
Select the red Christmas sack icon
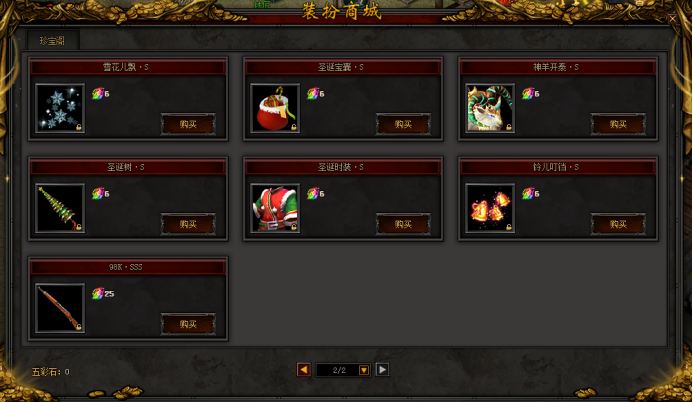(x=275, y=108)
